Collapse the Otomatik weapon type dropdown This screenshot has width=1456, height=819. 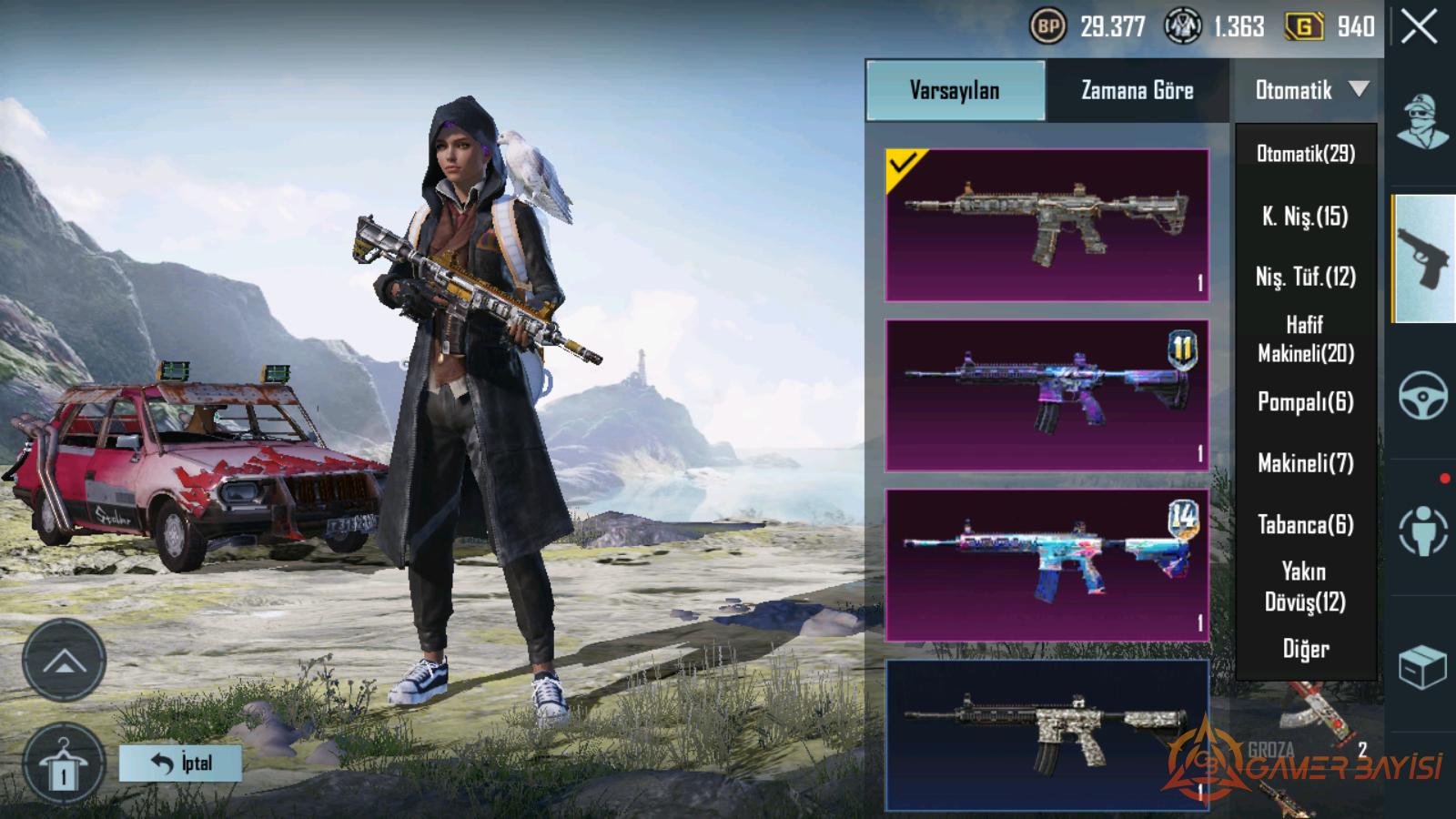1307,90
